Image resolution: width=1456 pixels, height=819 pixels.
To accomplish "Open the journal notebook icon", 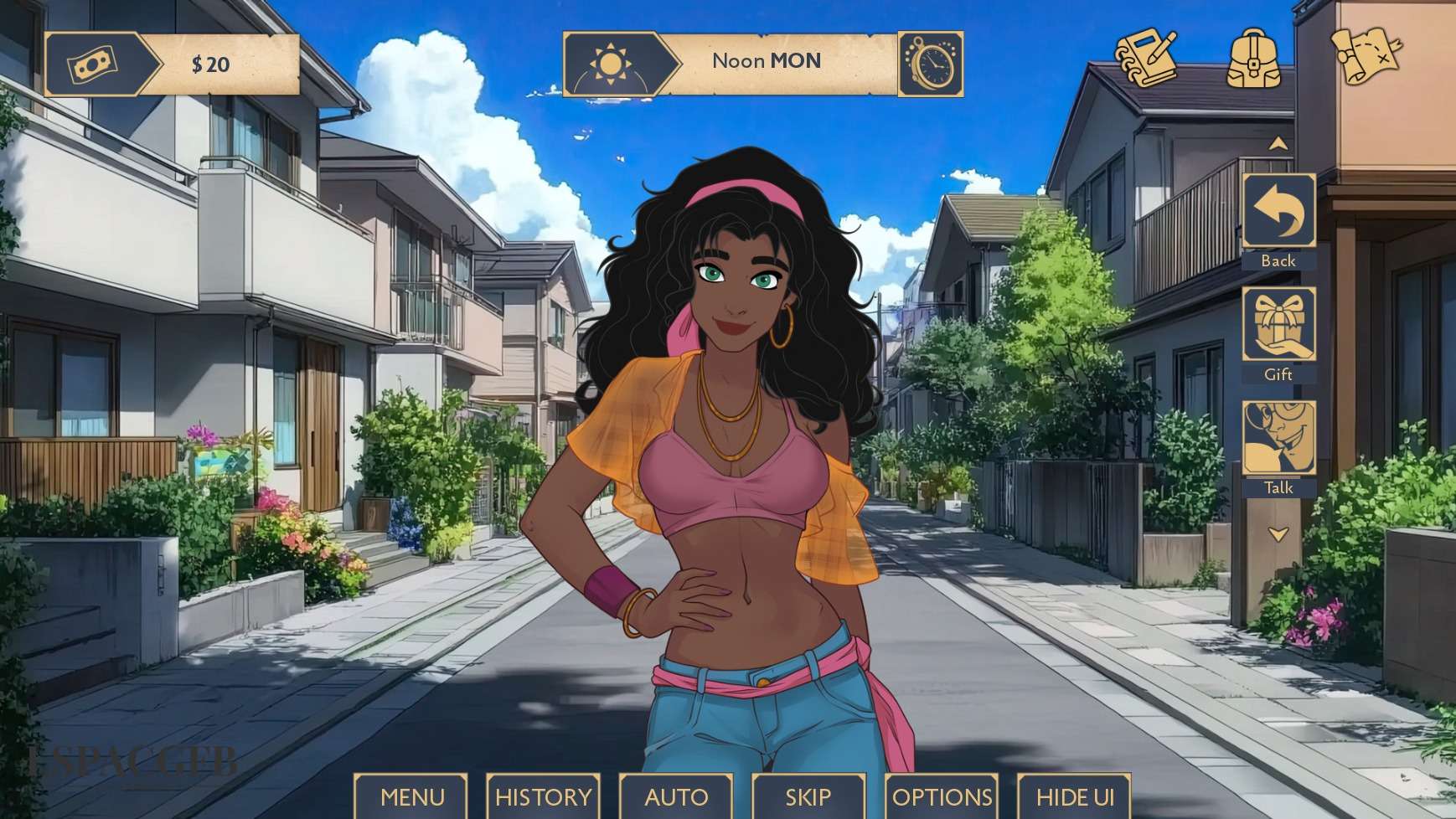I will coord(1145,57).
